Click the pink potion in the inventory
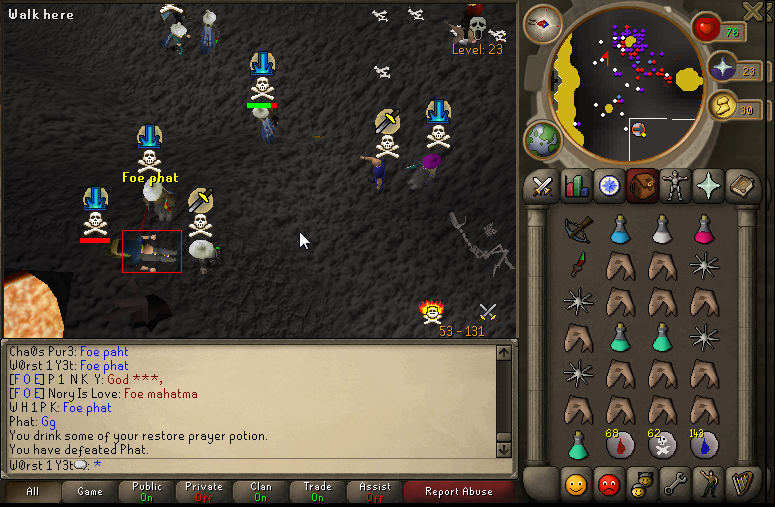The height and width of the screenshot is (507, 775). click(703, 230)
